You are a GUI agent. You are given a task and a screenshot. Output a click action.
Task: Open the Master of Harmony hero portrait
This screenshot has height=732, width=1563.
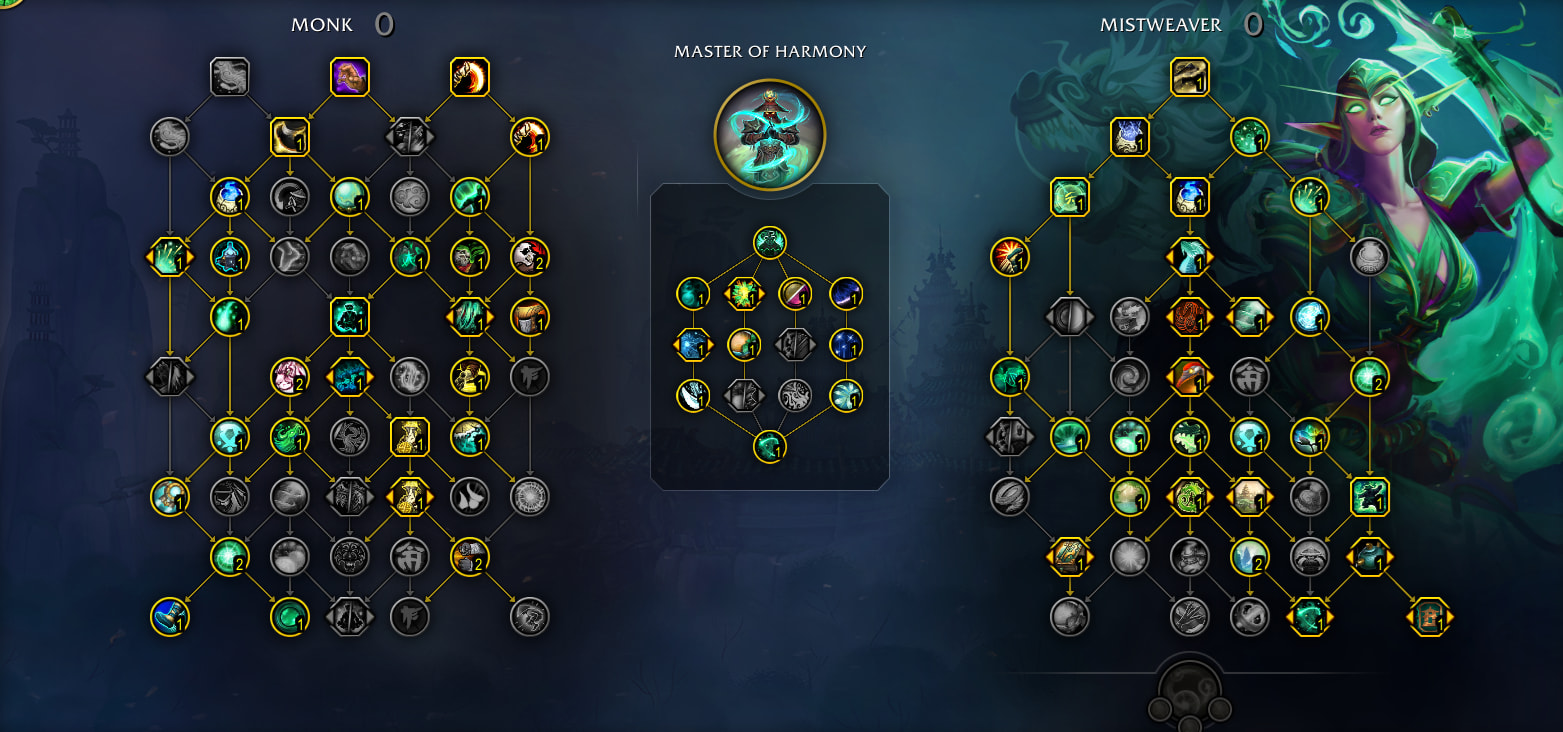tap(769, 134)
